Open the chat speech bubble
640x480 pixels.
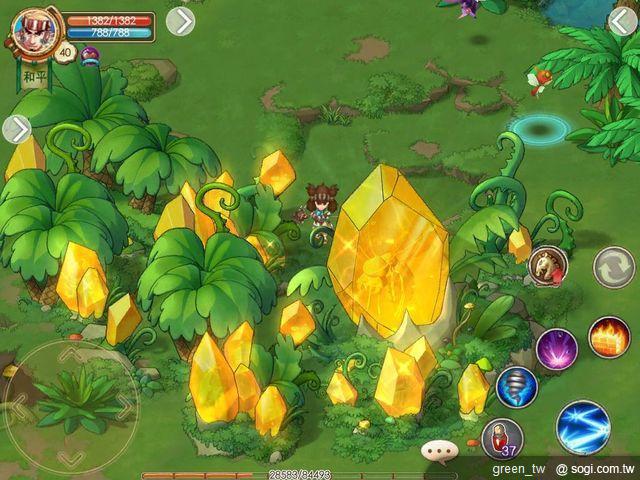coord(438,451)
